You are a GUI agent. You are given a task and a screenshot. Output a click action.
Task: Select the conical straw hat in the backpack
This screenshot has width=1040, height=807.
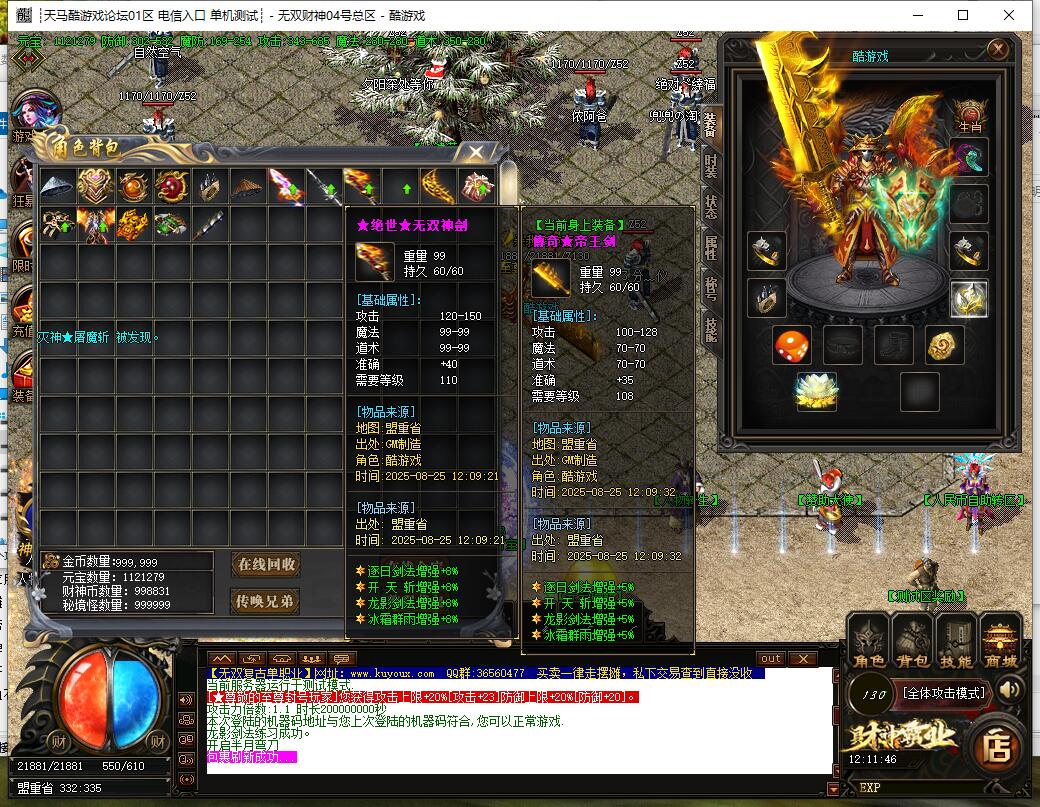point(249,186)
